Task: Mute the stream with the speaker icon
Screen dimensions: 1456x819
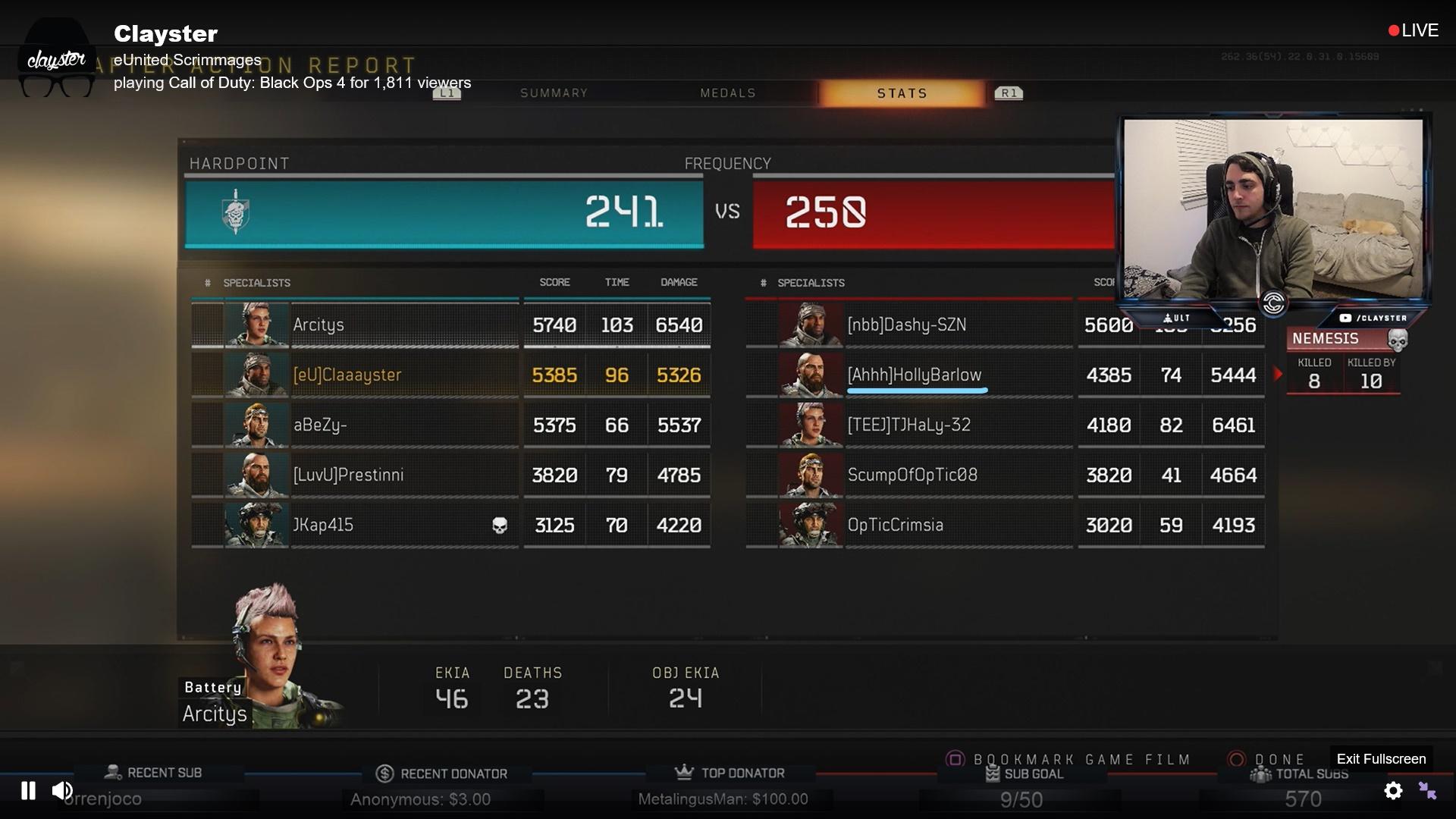Action: (x=62, y=790)
